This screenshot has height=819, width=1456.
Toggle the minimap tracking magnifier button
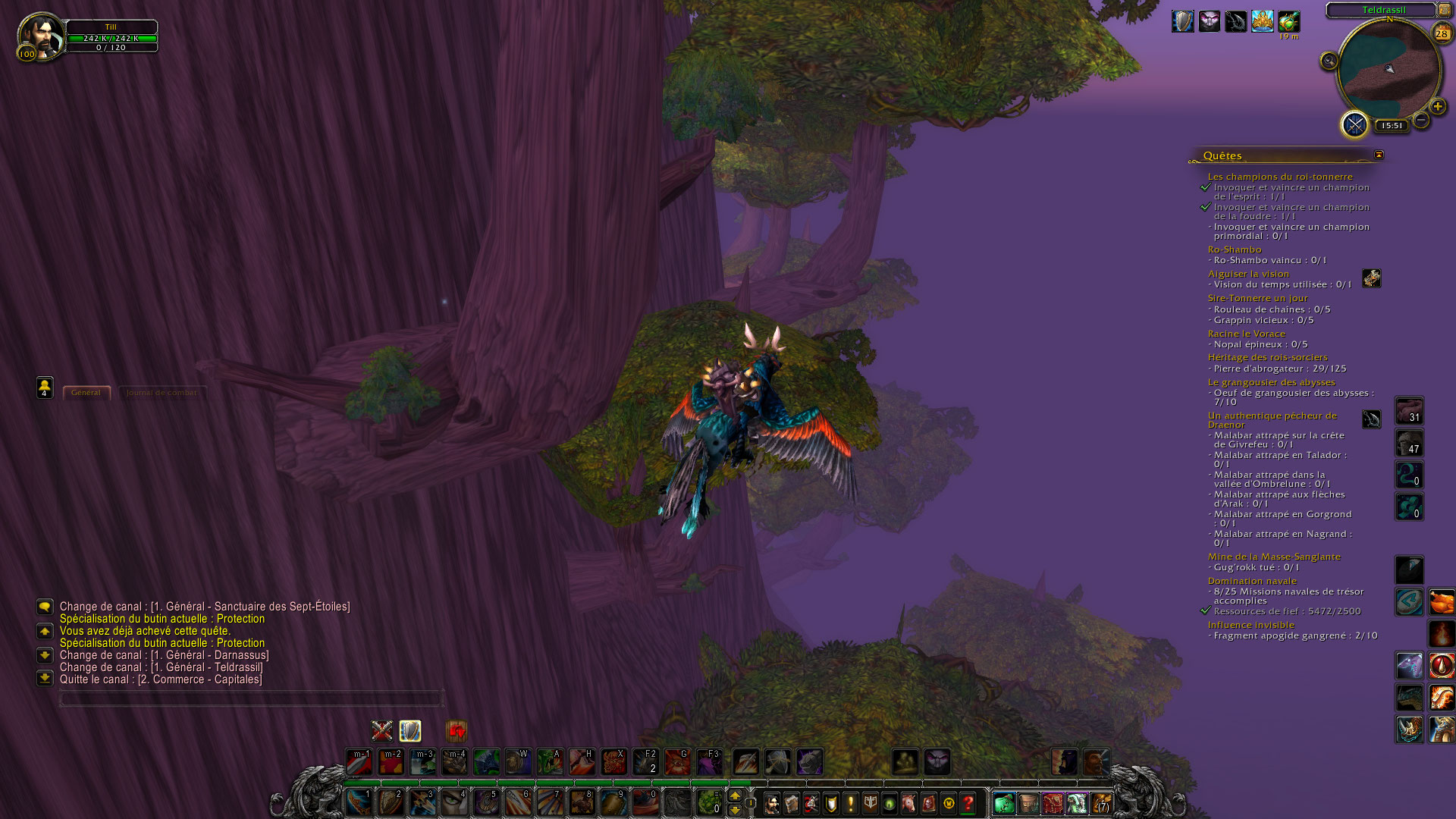[x=1329, y=61]
